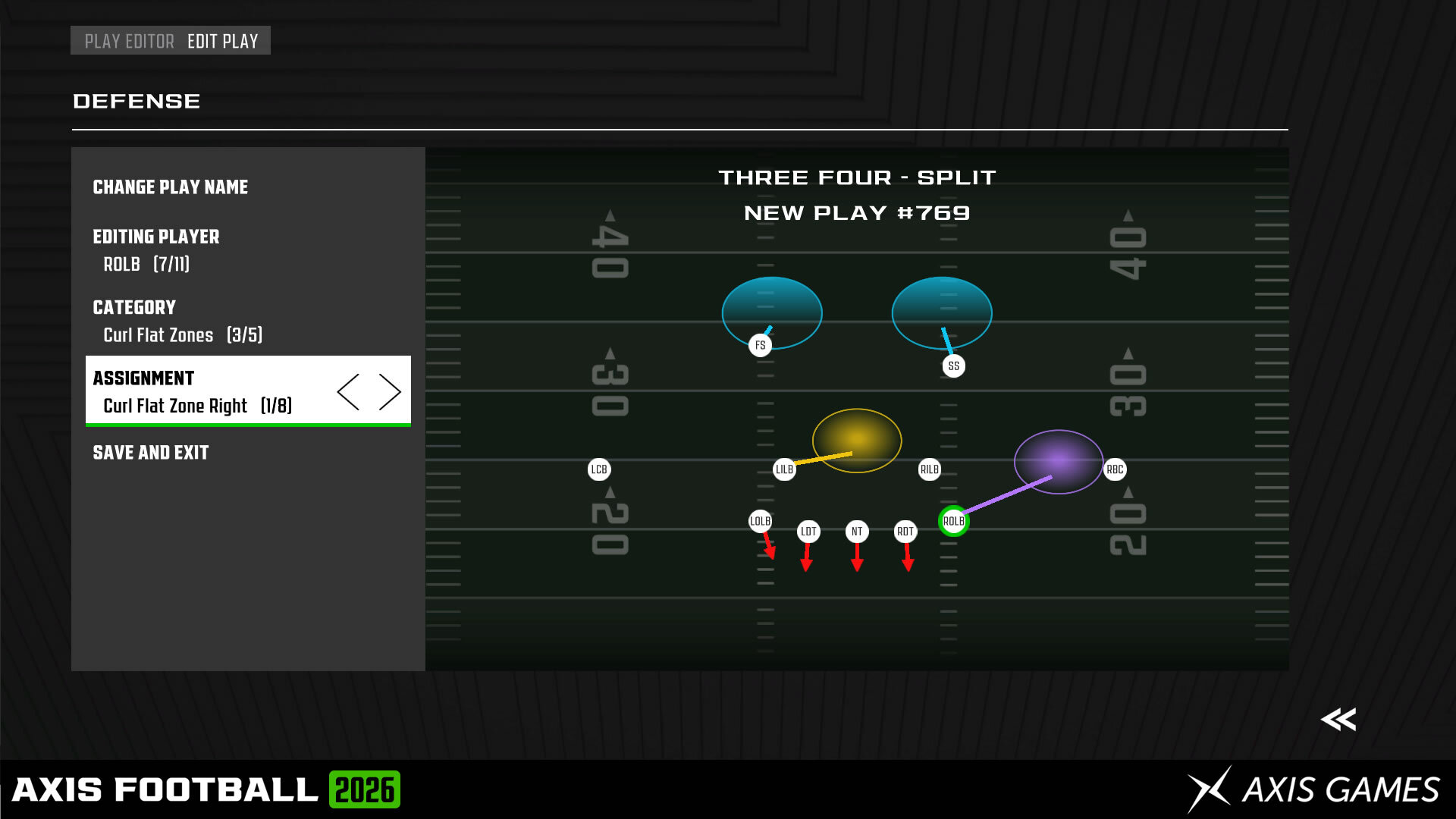Screen dimensions: 1456x819
Task: Click the left arrow to change assignment
Action: point(350,391)
